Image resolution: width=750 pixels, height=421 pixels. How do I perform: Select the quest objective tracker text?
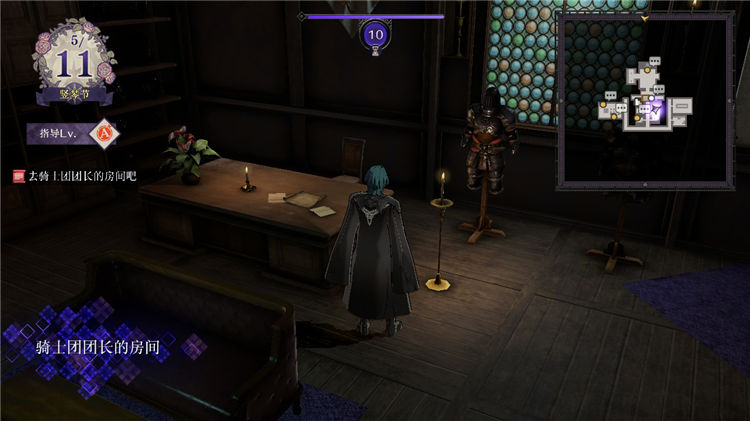(81, 176)
